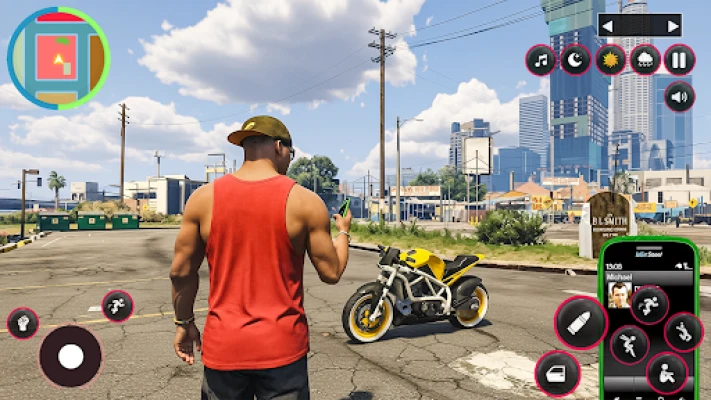The image size is (711, 400).
Task: Pause the game
Action: click(680, 60)
